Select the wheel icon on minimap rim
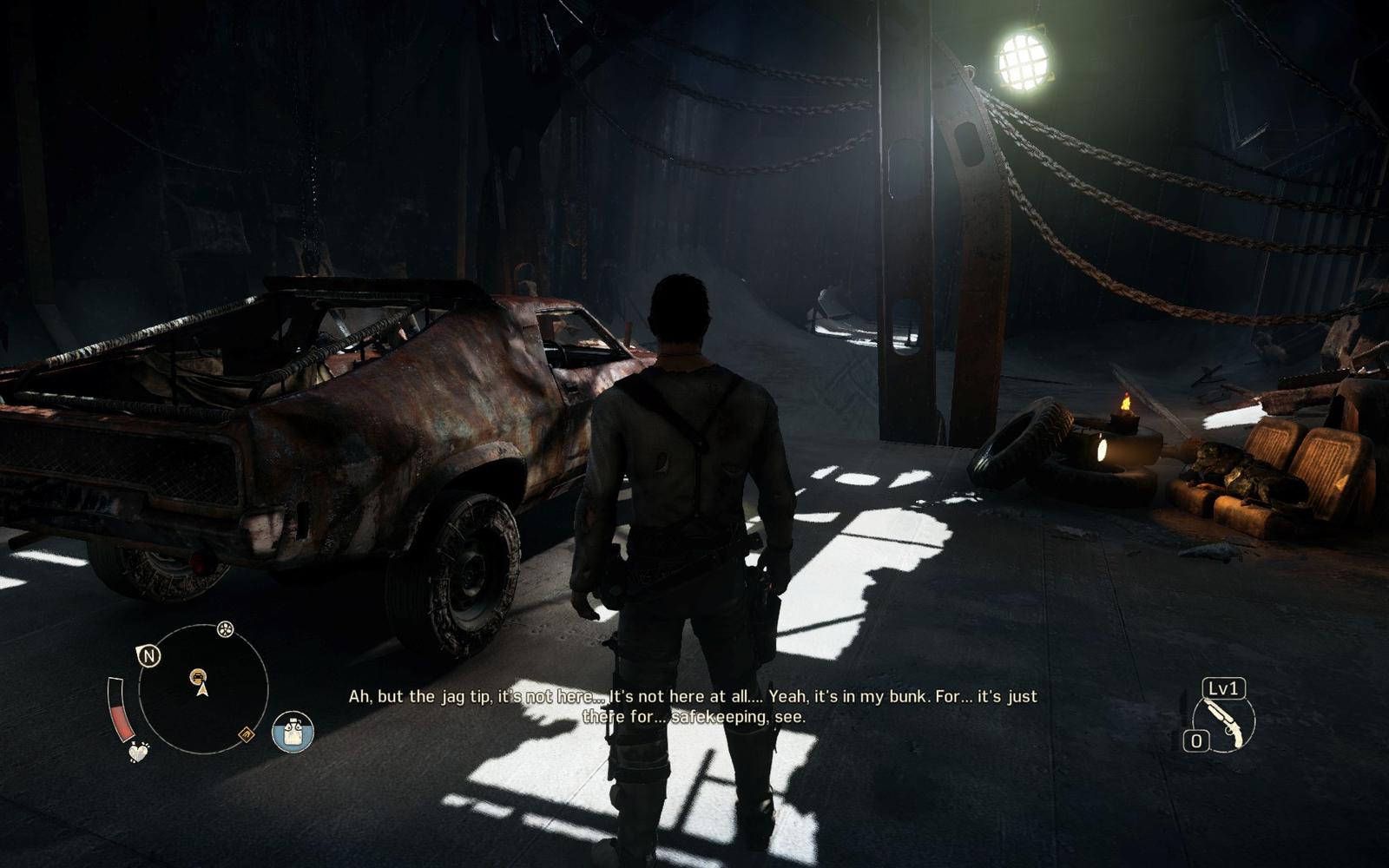Viewport: 1389px width, 868px height. pos(225,629)
